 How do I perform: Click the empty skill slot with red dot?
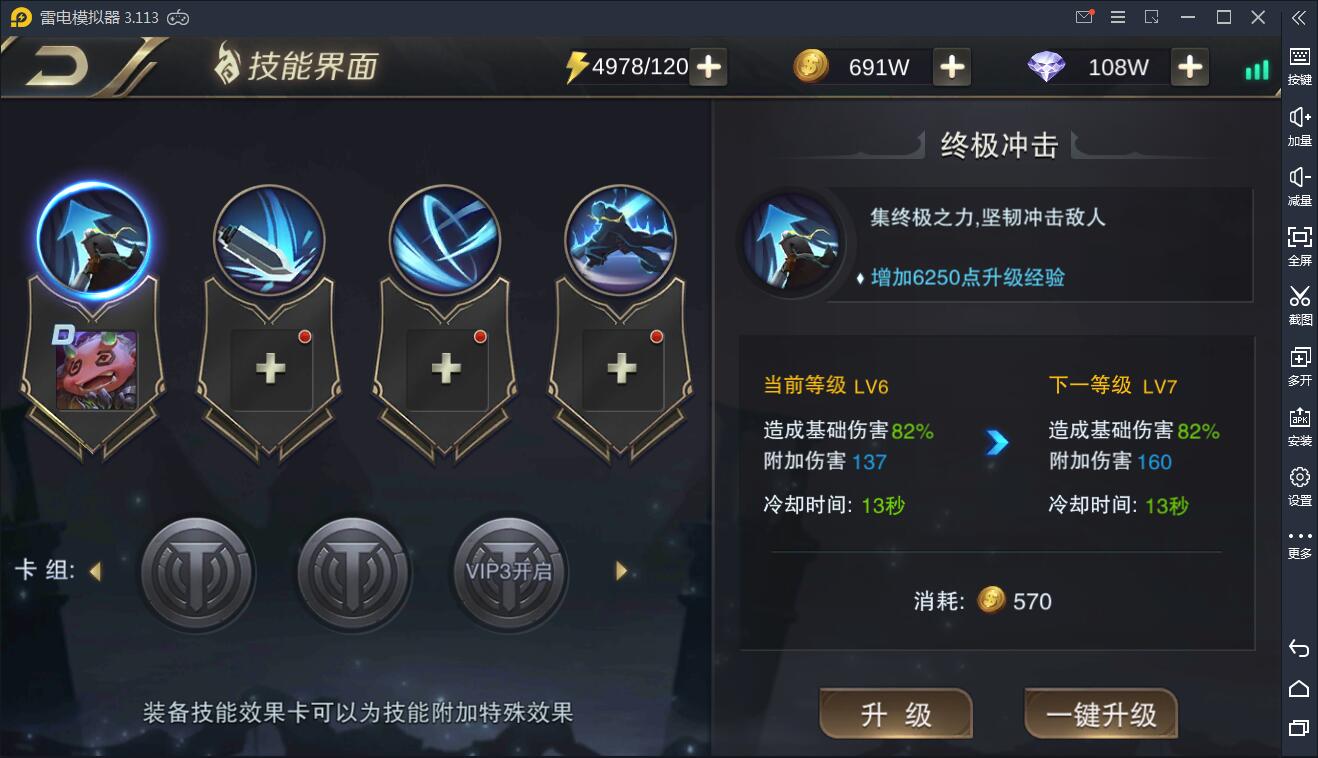[x=269, y=370]
